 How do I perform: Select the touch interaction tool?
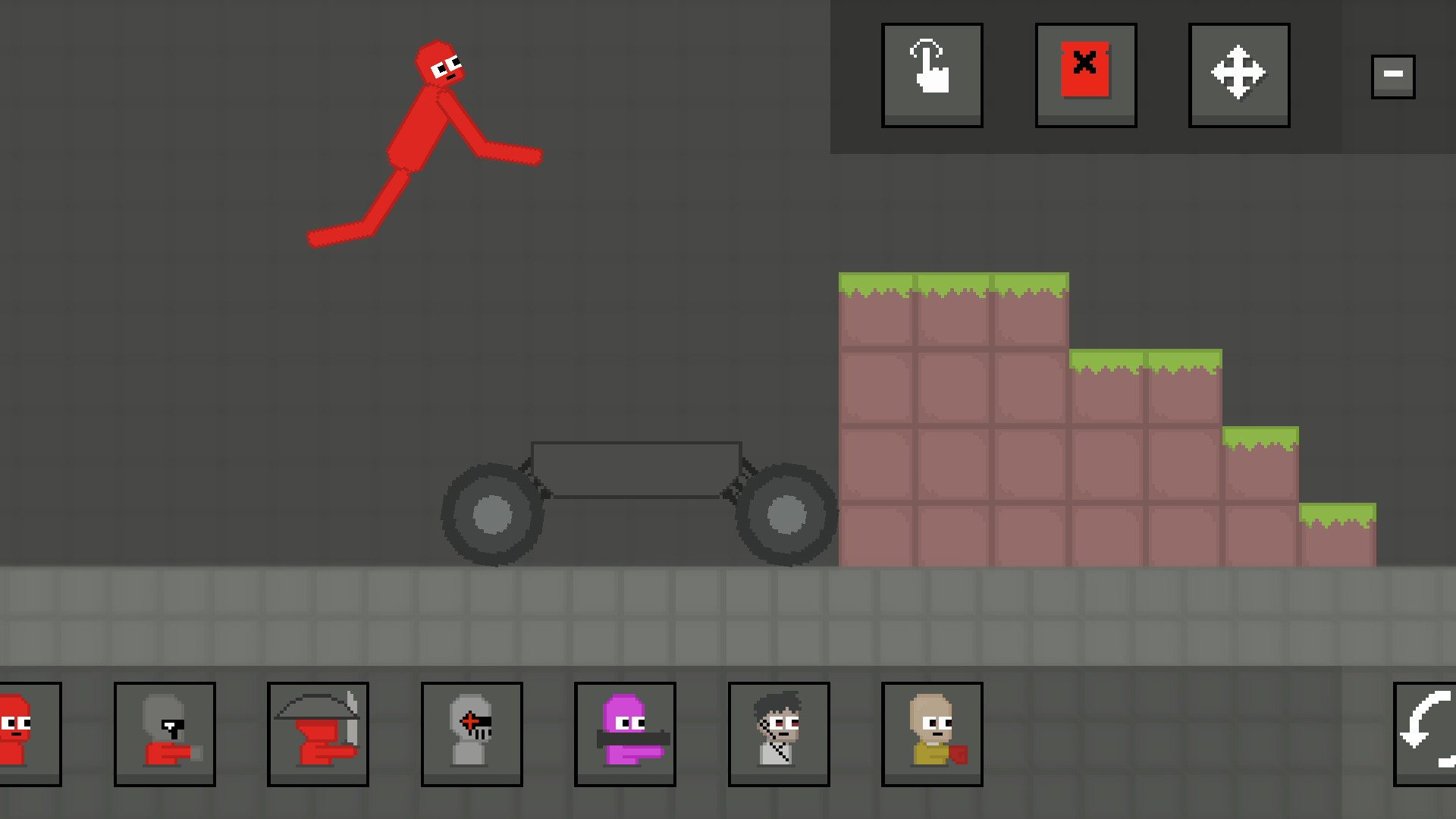(932, 74)
